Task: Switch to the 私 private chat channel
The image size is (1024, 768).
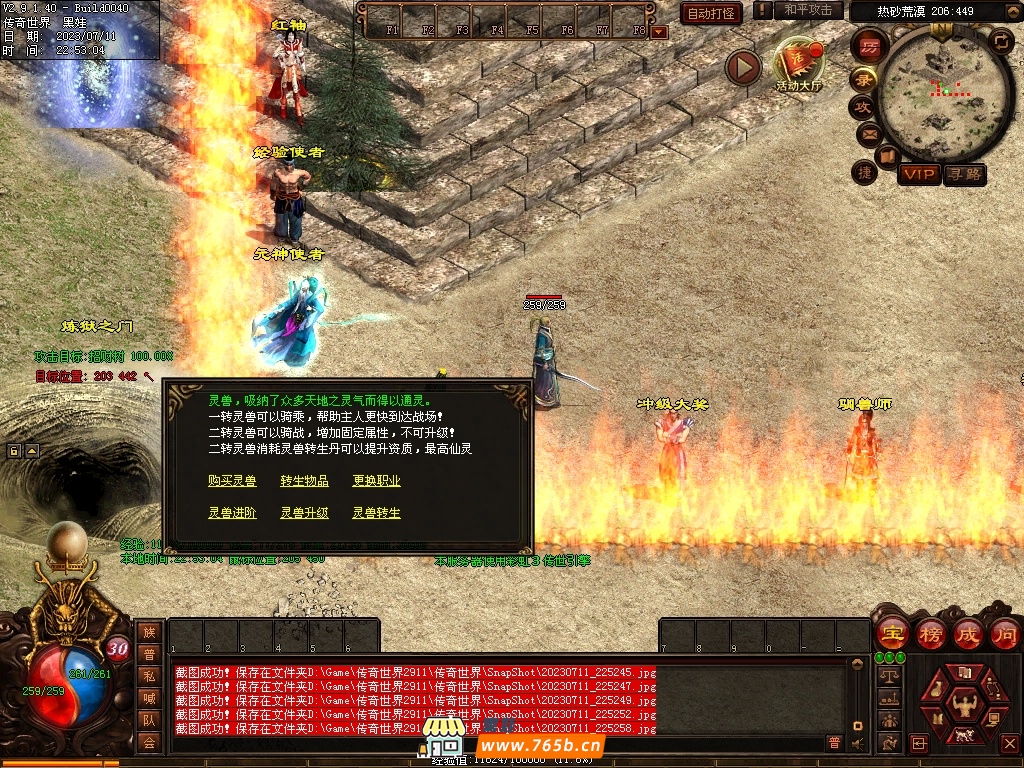Action: 149,676
